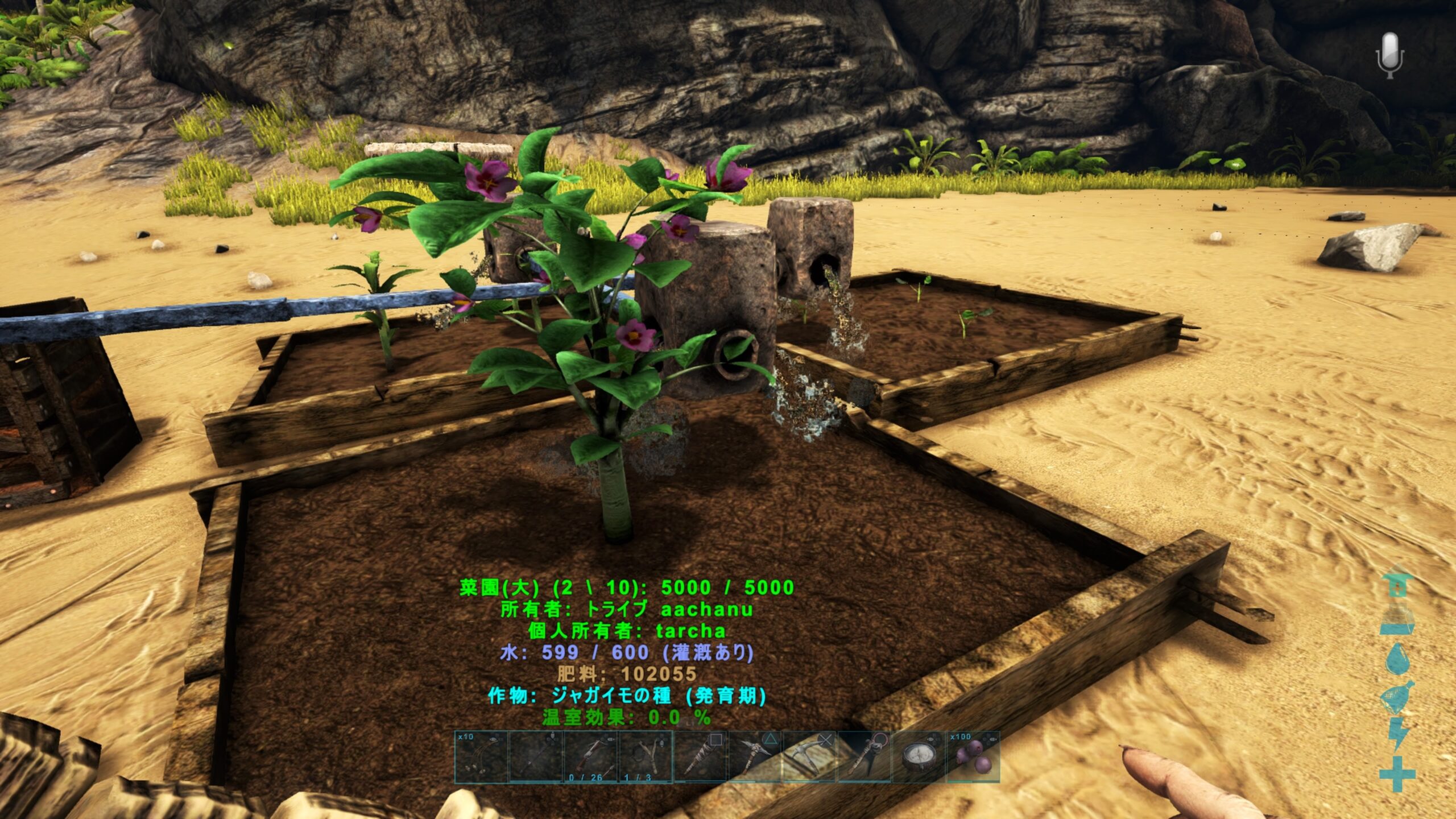This screenshot has height=819, width=1456.
Task: Select the purple berries stack x100
Action: coord(973,757)
